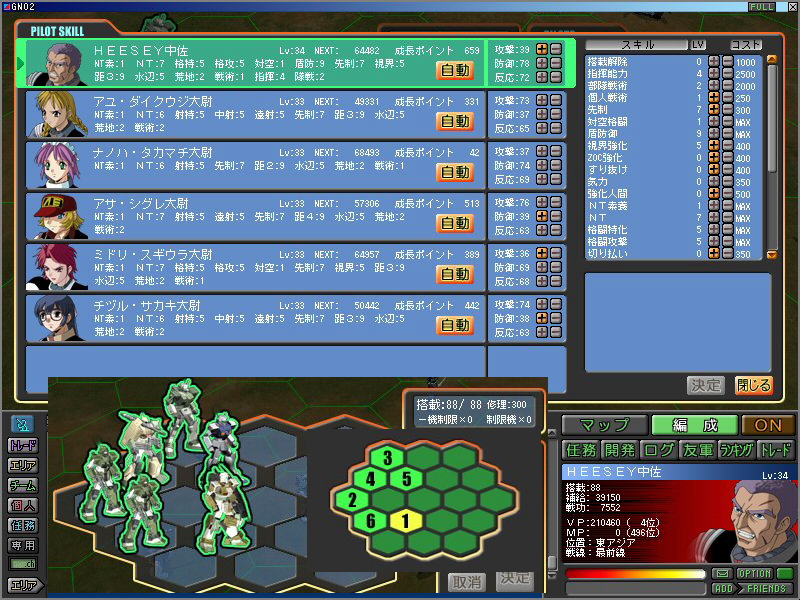
Task: View the ランキング rankings
Action: 736,450
